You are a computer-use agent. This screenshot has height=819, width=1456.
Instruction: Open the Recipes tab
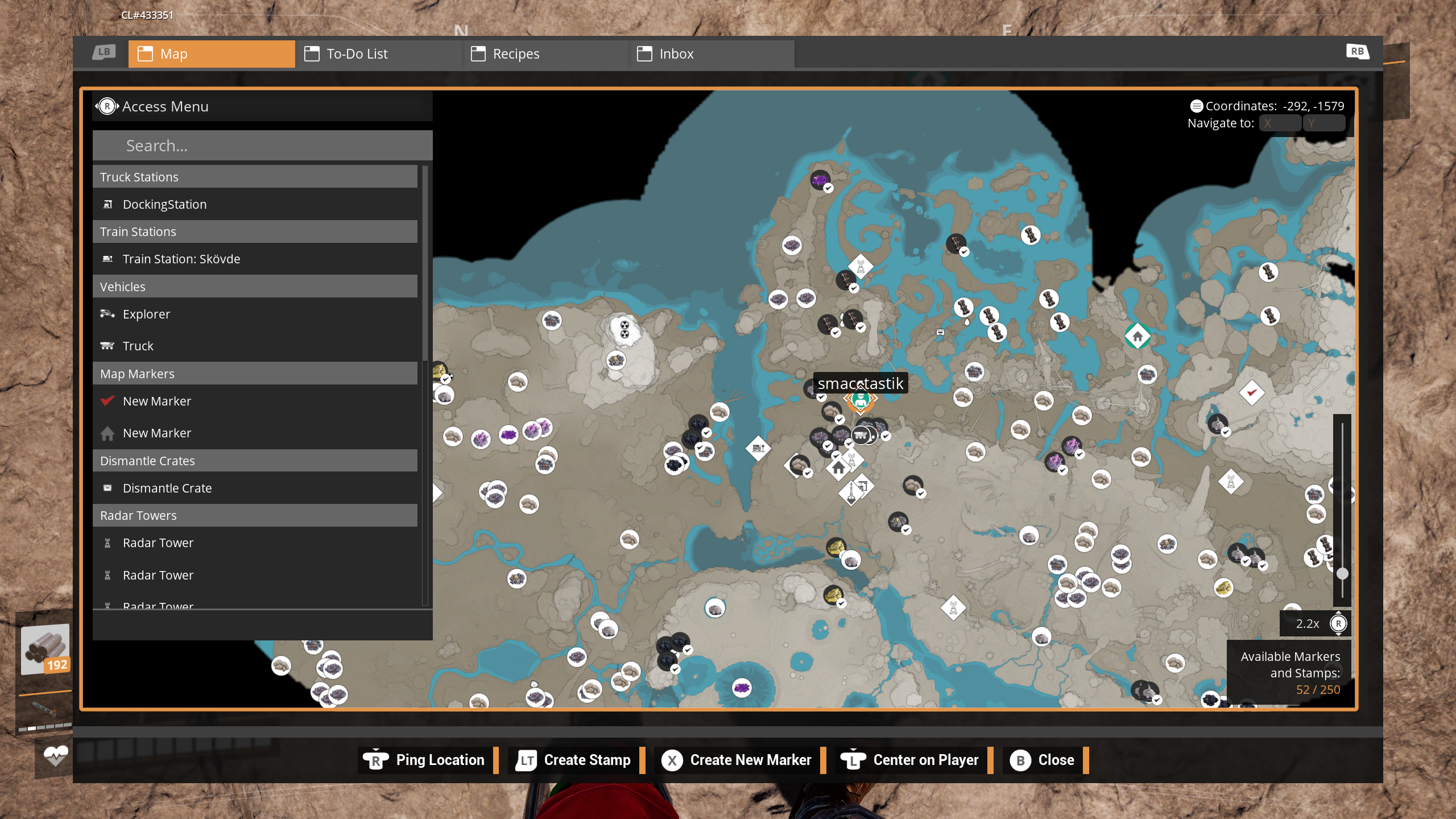tap(544, 54)
